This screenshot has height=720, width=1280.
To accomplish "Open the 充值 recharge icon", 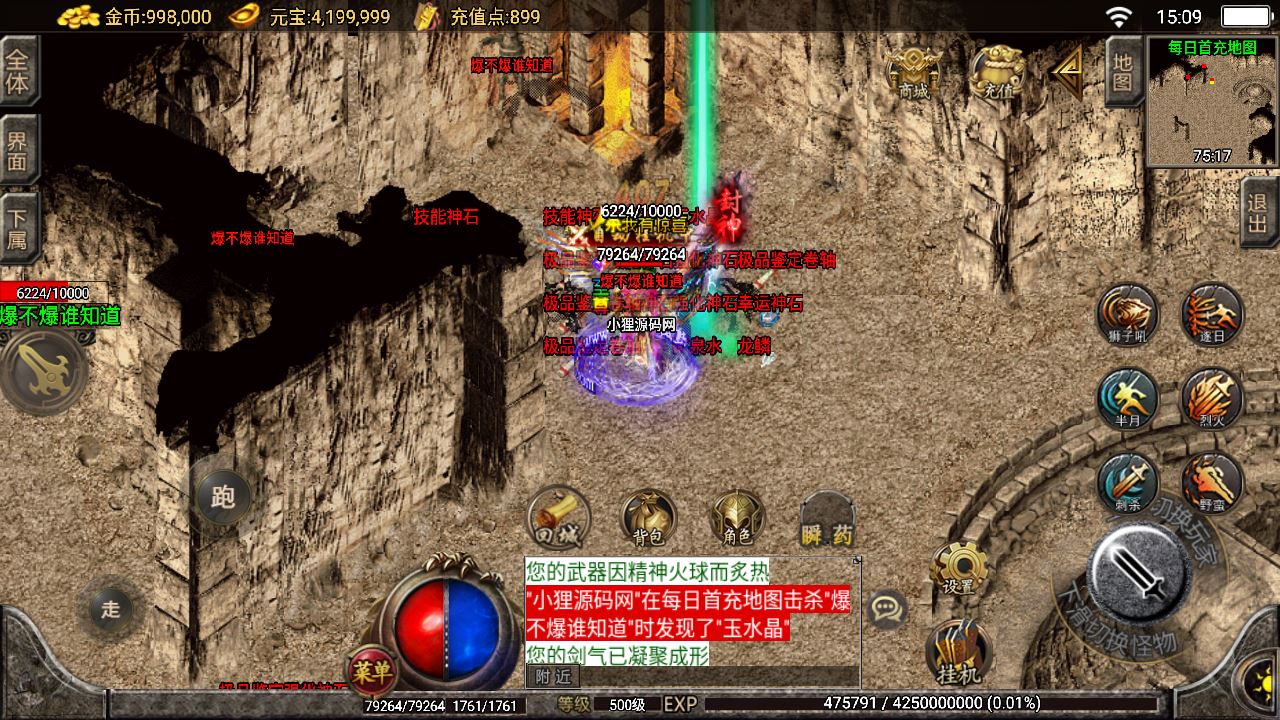I will (x=997, y=72).
